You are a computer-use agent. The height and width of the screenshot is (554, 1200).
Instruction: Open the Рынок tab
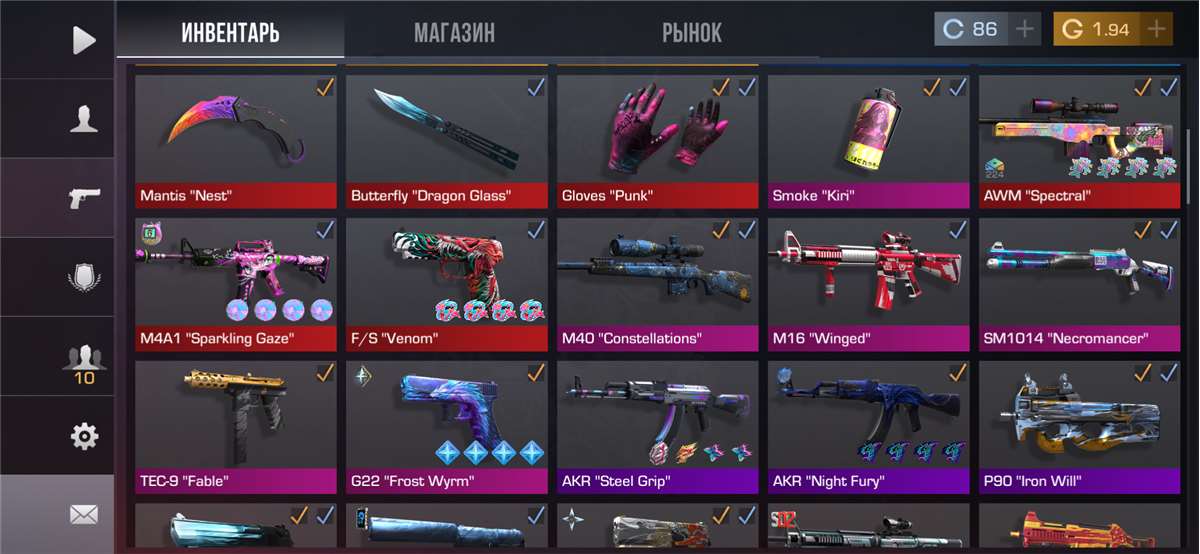[691, 32]
